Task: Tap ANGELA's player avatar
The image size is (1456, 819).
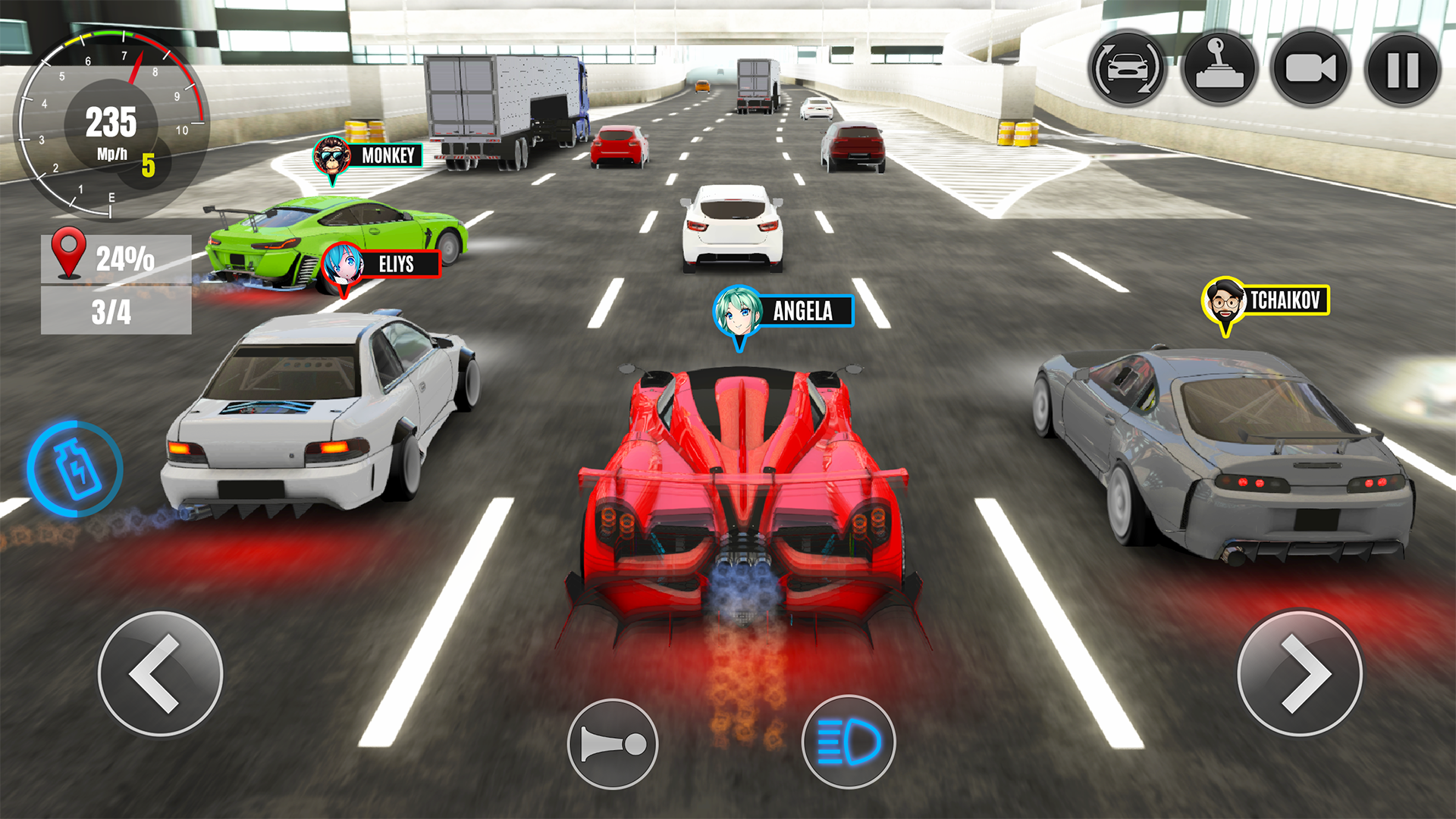Action: point(736,309)
